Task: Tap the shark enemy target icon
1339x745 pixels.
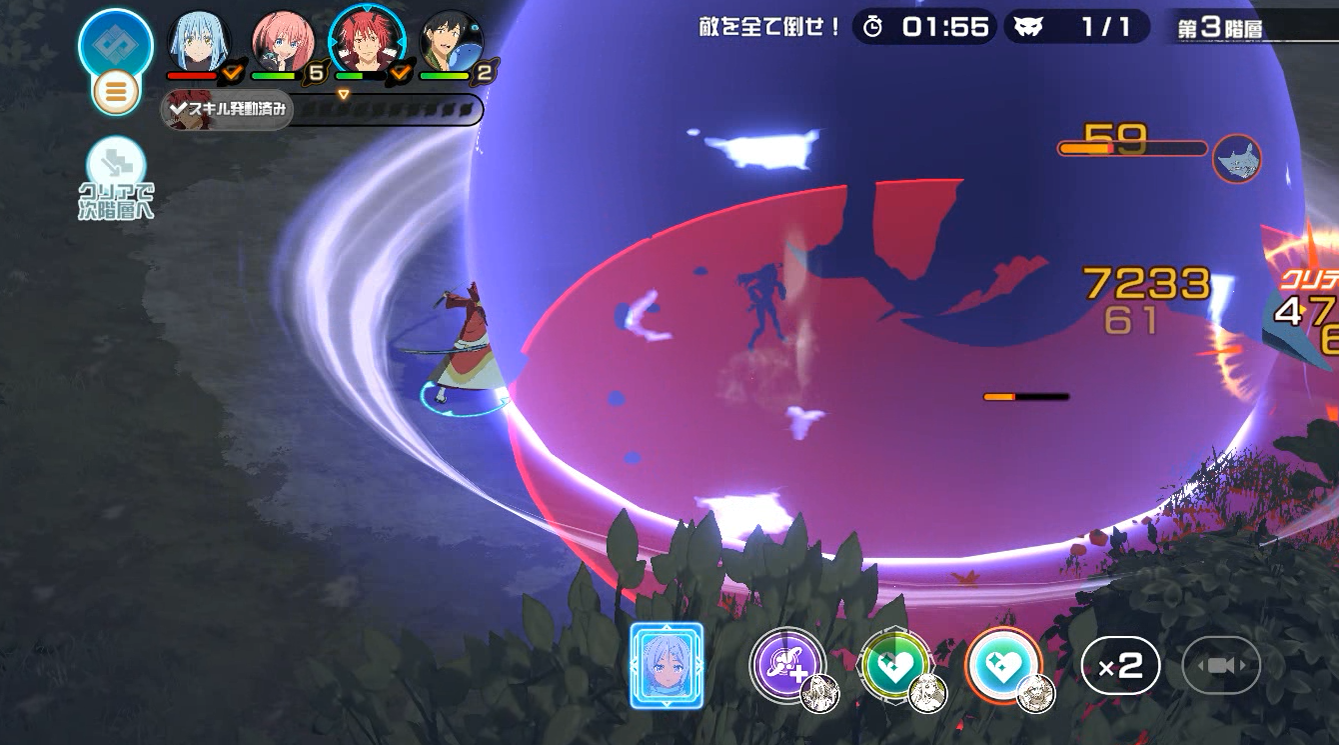Action: coord(1237,159)
